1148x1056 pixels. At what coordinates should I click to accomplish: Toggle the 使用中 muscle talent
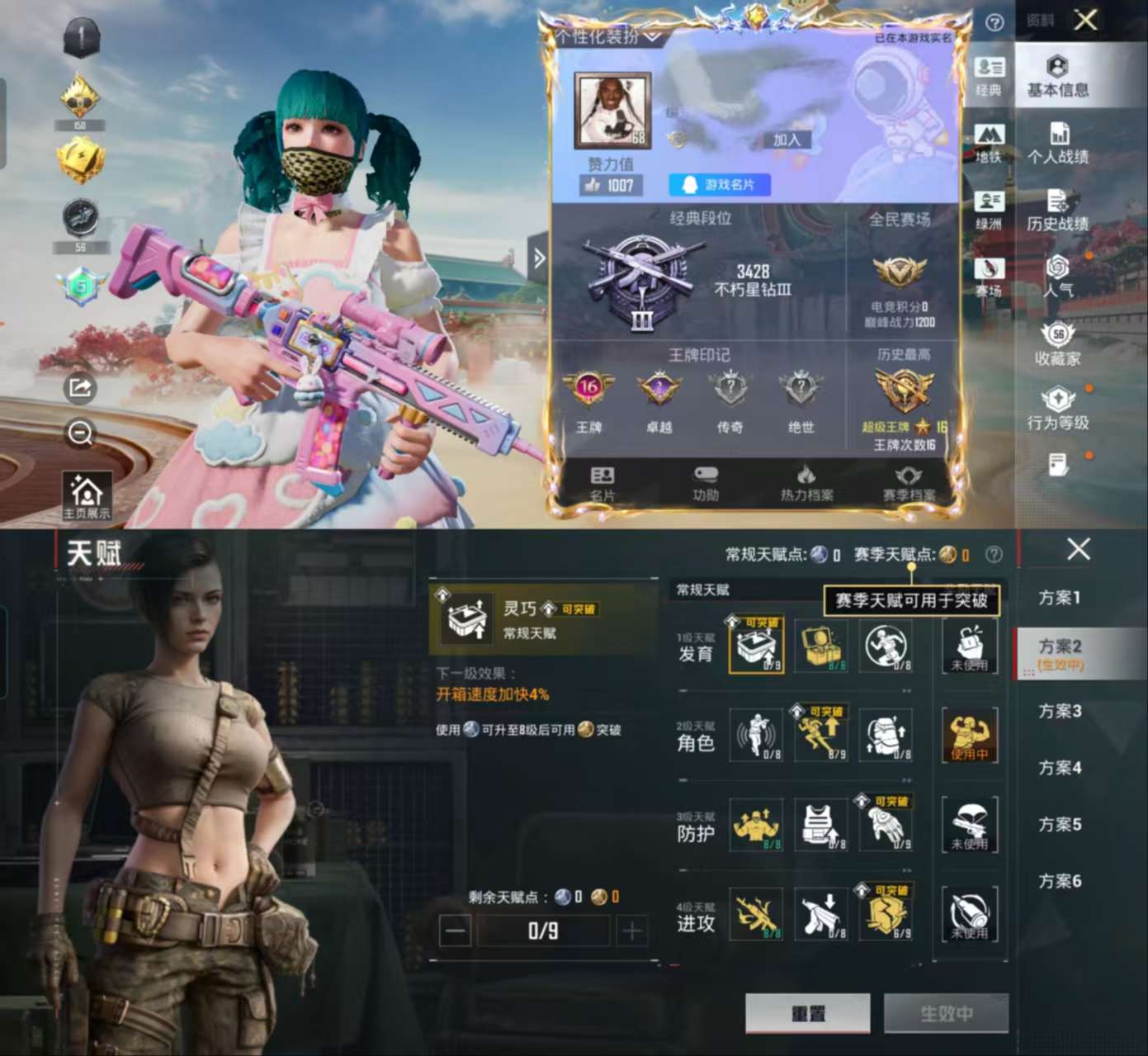[971, 735]
